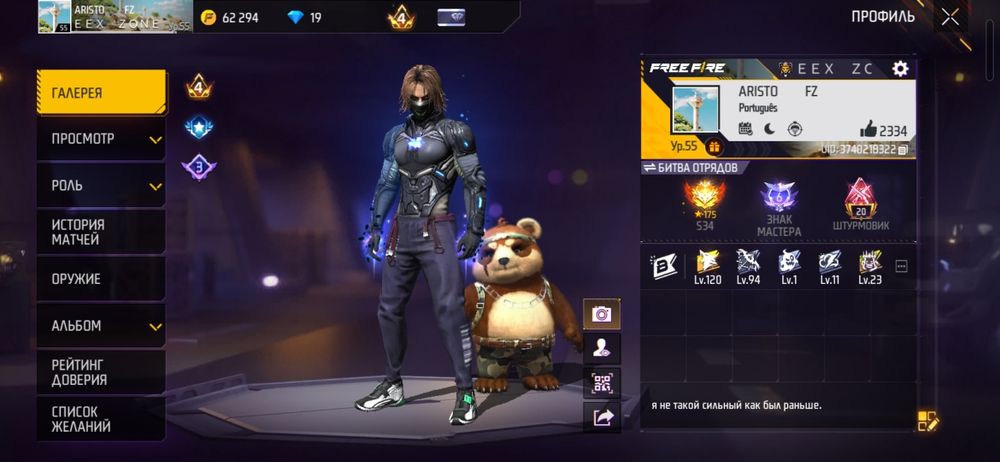Viewport: 1000px width, 462px height.
Task: Expand the Роль section
Action: 101,186
